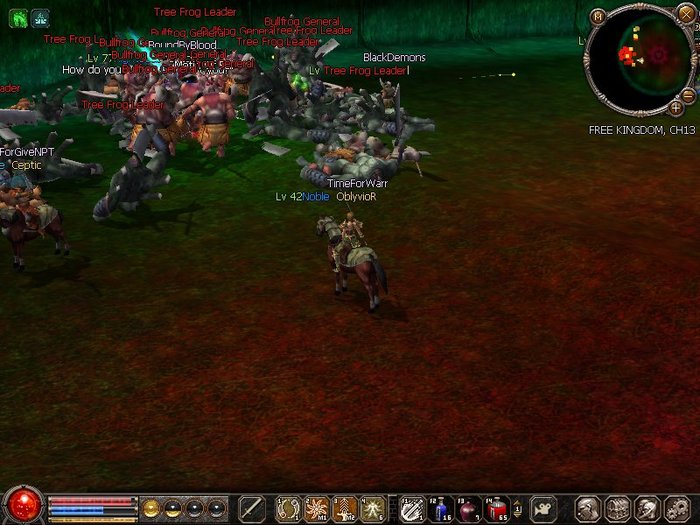Activate the sword attack icon
The image size is (700, 525).
[251, 508]
